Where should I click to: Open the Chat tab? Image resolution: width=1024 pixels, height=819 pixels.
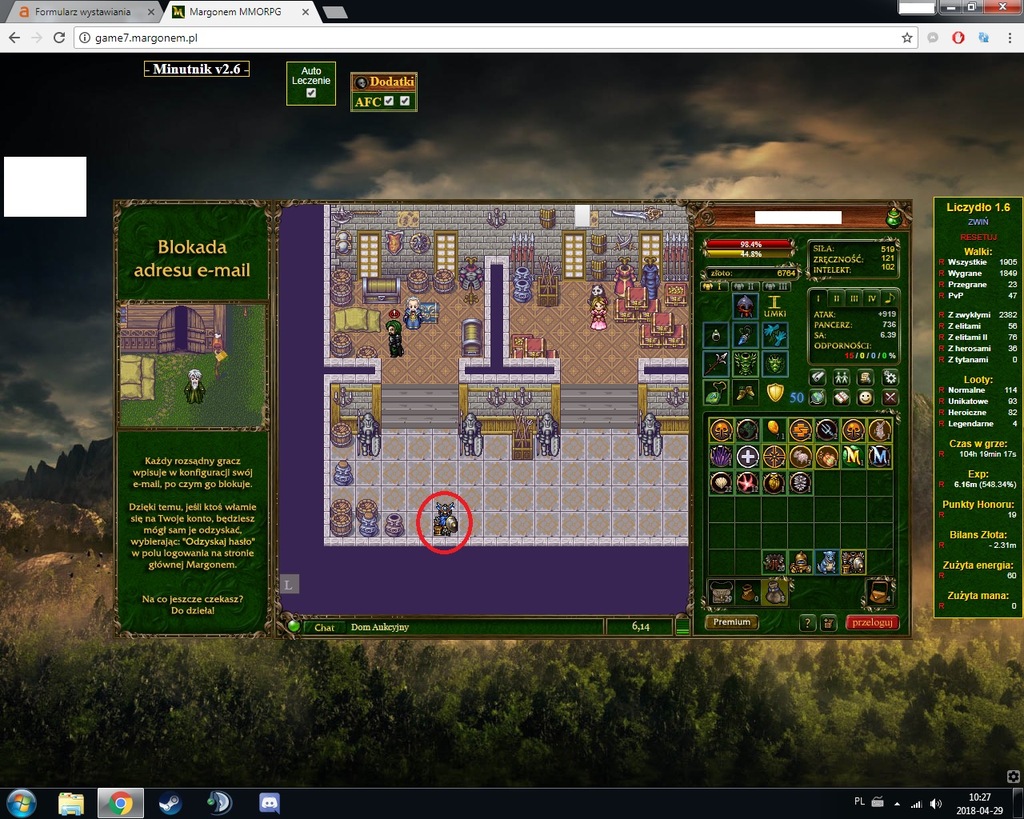pyautogui.click(x=324, y=627)
